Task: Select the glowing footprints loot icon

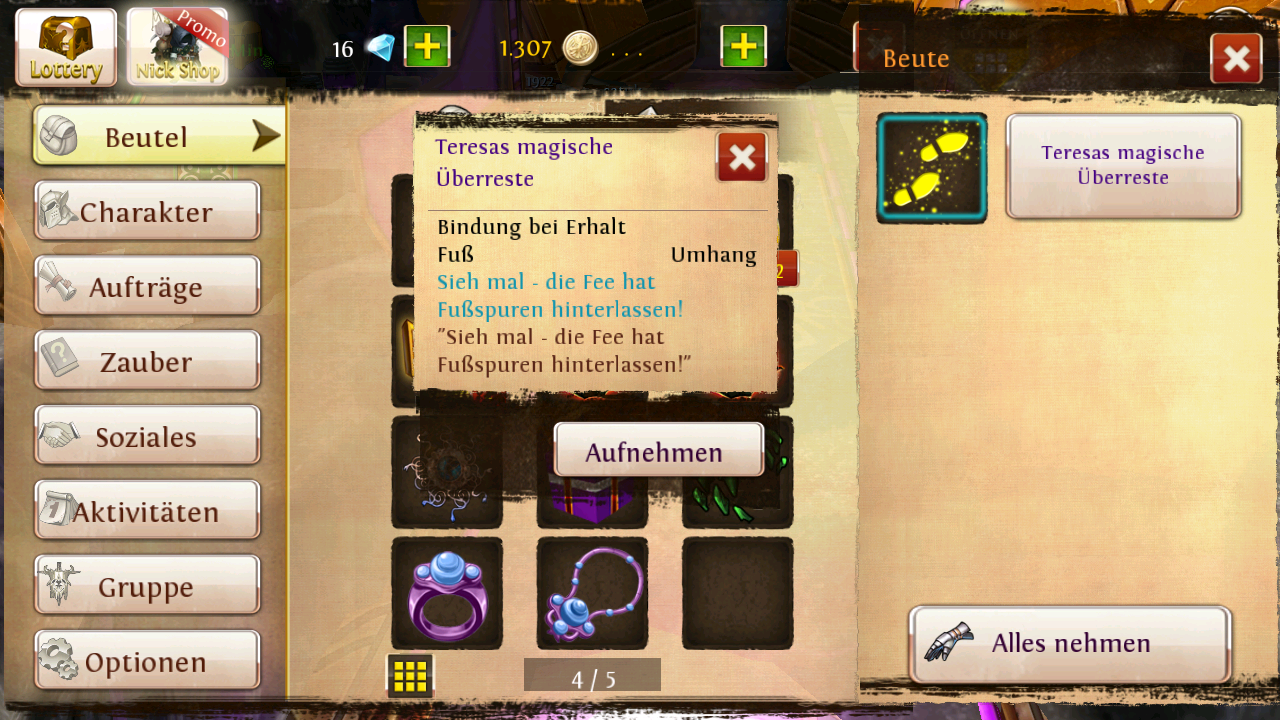Action: click(x=932, y=168)
